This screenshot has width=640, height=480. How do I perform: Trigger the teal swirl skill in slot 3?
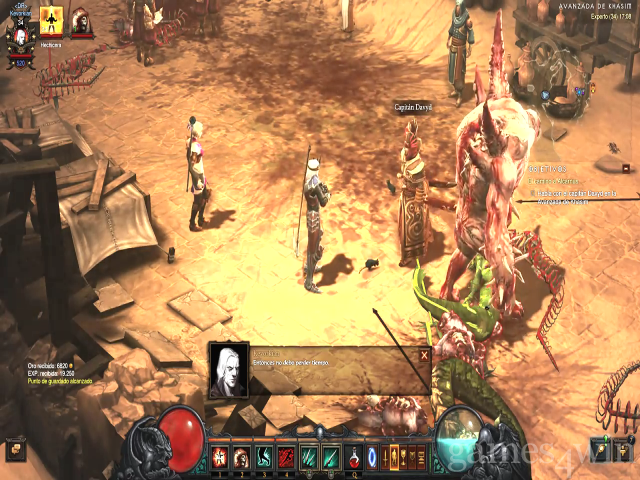click(263, 458)
